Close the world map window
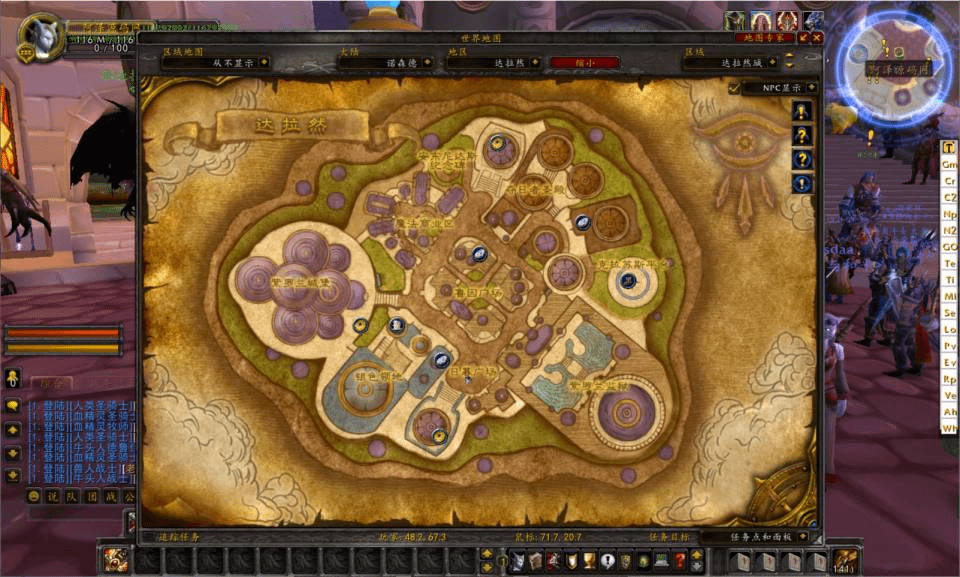Screen dimensions: 960x577 [816, 37]
